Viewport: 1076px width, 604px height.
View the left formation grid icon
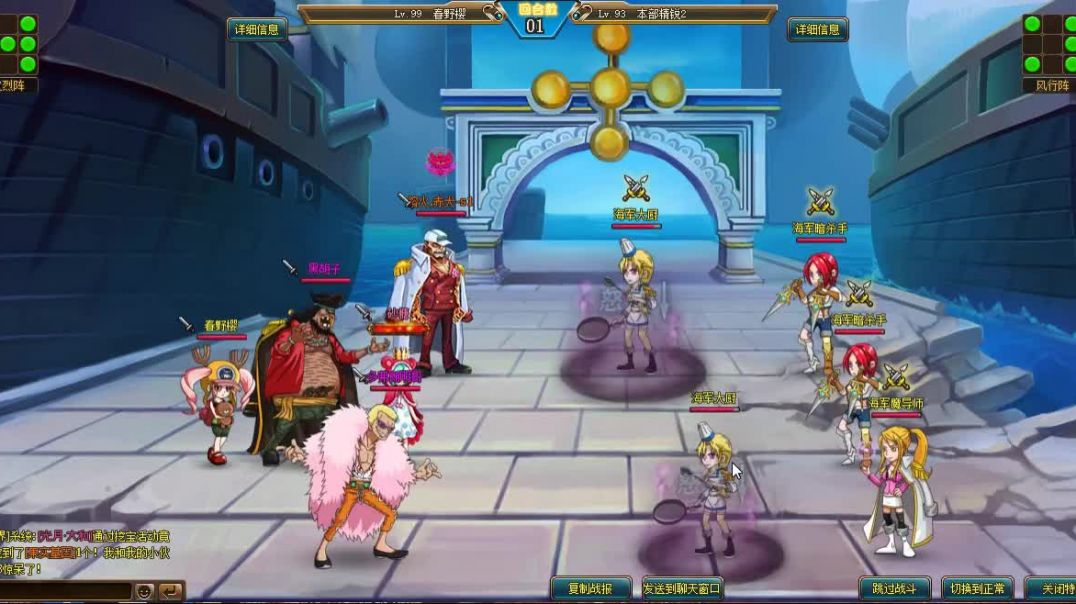point(19,43)
